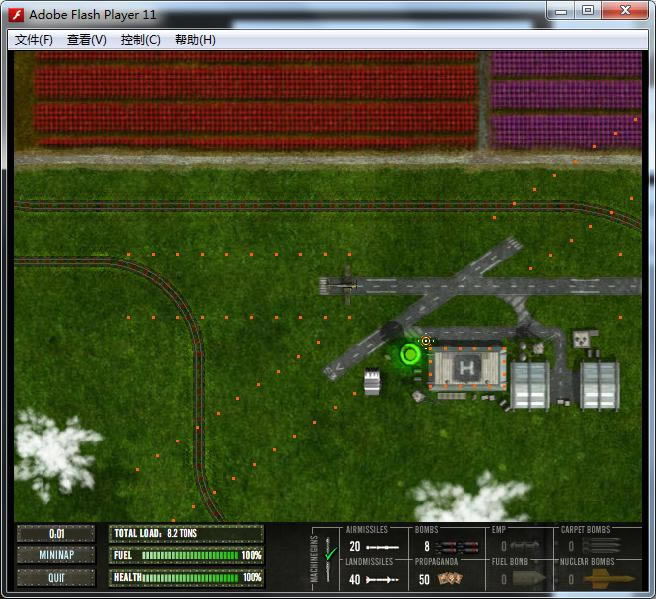Open the 帮助(H) menu
The image size is (656, 599).
(x=194, y=40)
